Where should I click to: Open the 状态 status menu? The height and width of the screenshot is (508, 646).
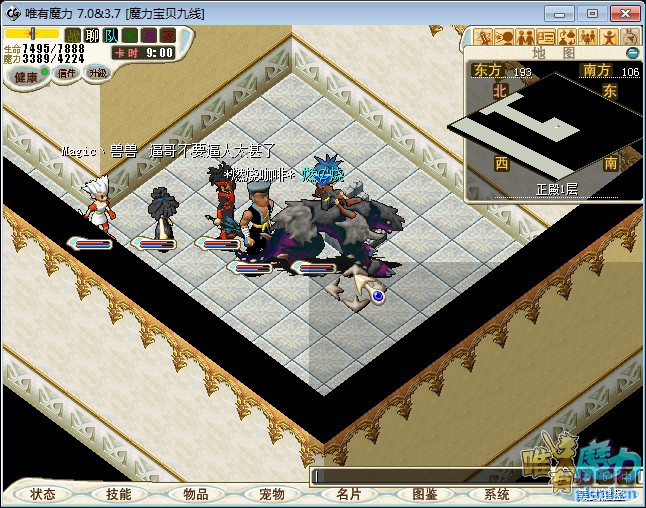pyautogui.click(x=43, y=494)
